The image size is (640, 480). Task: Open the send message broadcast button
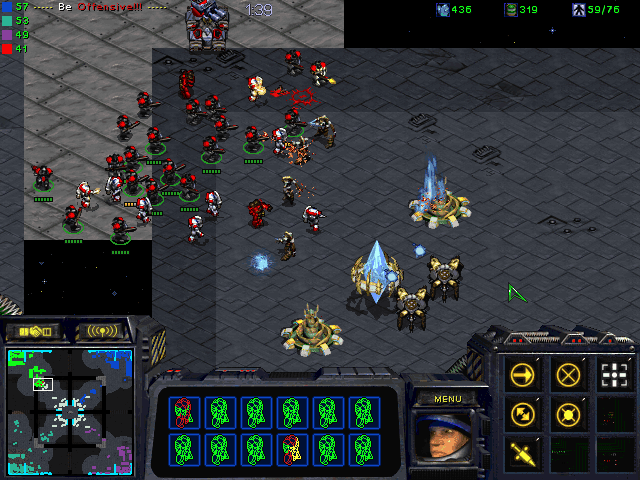[x=105, y=331]
